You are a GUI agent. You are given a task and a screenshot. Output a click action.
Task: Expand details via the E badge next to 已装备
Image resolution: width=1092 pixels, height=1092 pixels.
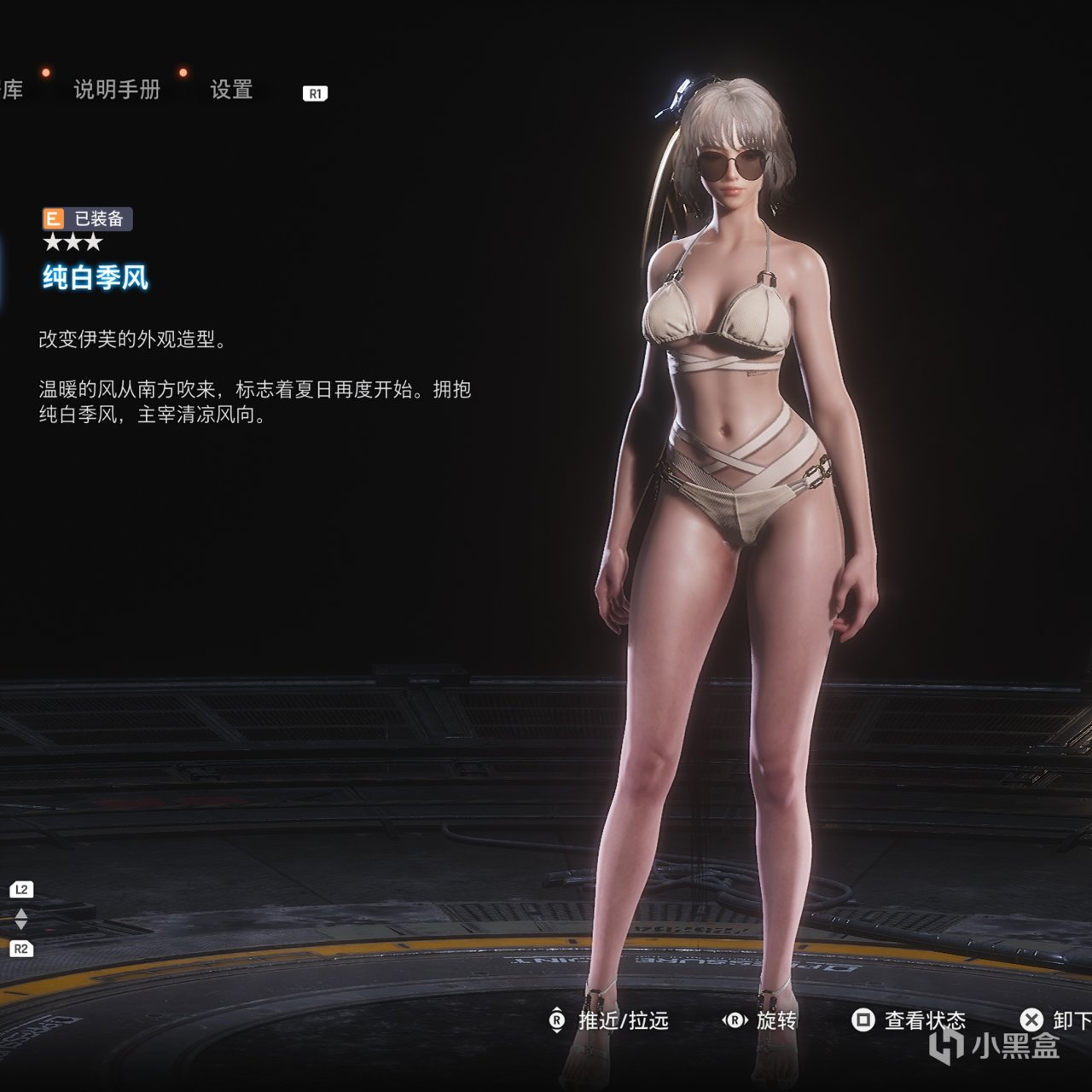point(53,219)
